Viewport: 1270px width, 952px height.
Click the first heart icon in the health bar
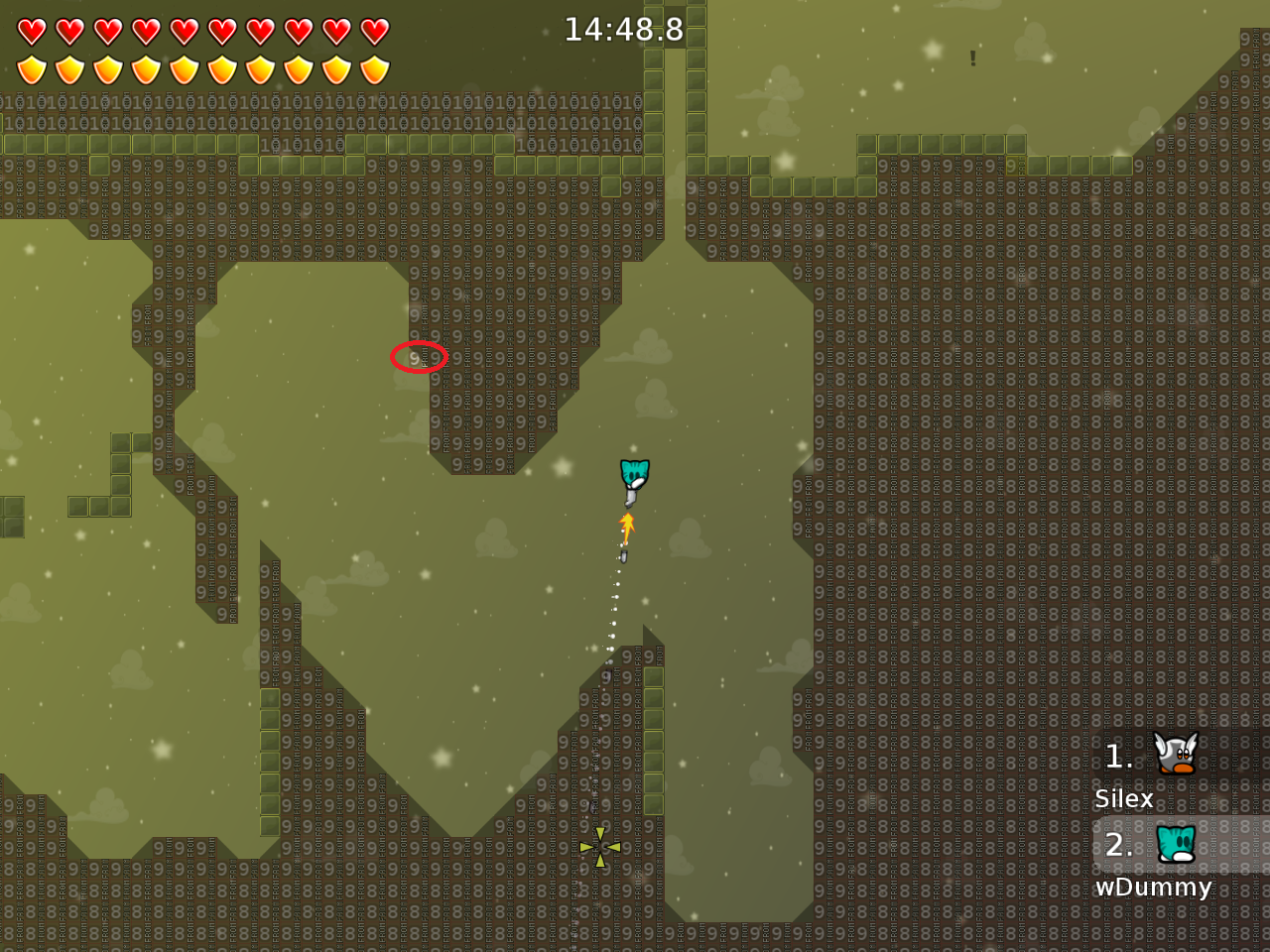(x=31, y=30)
